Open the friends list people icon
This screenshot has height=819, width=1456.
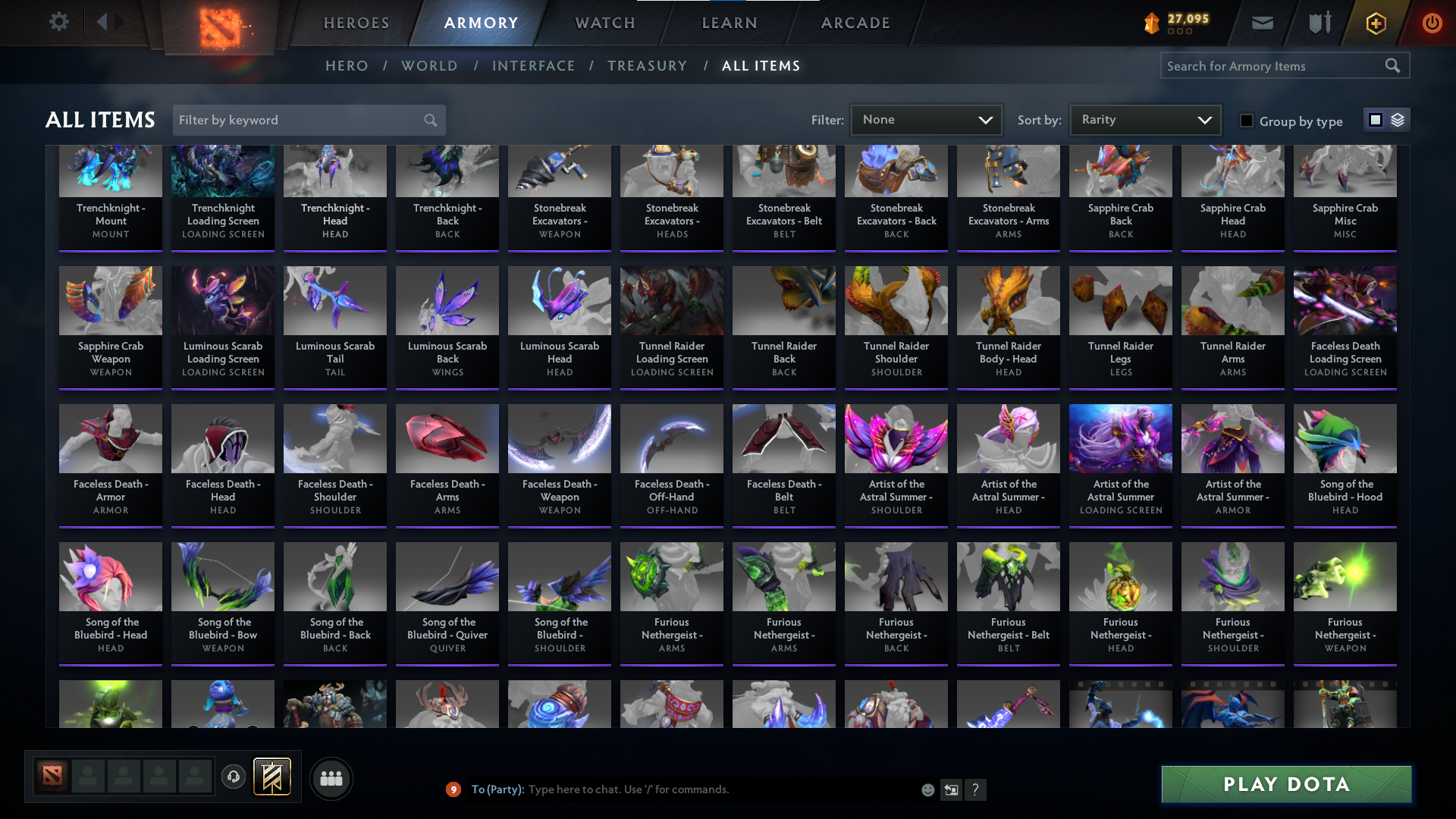pyautogui.click(x=331, y=778)
